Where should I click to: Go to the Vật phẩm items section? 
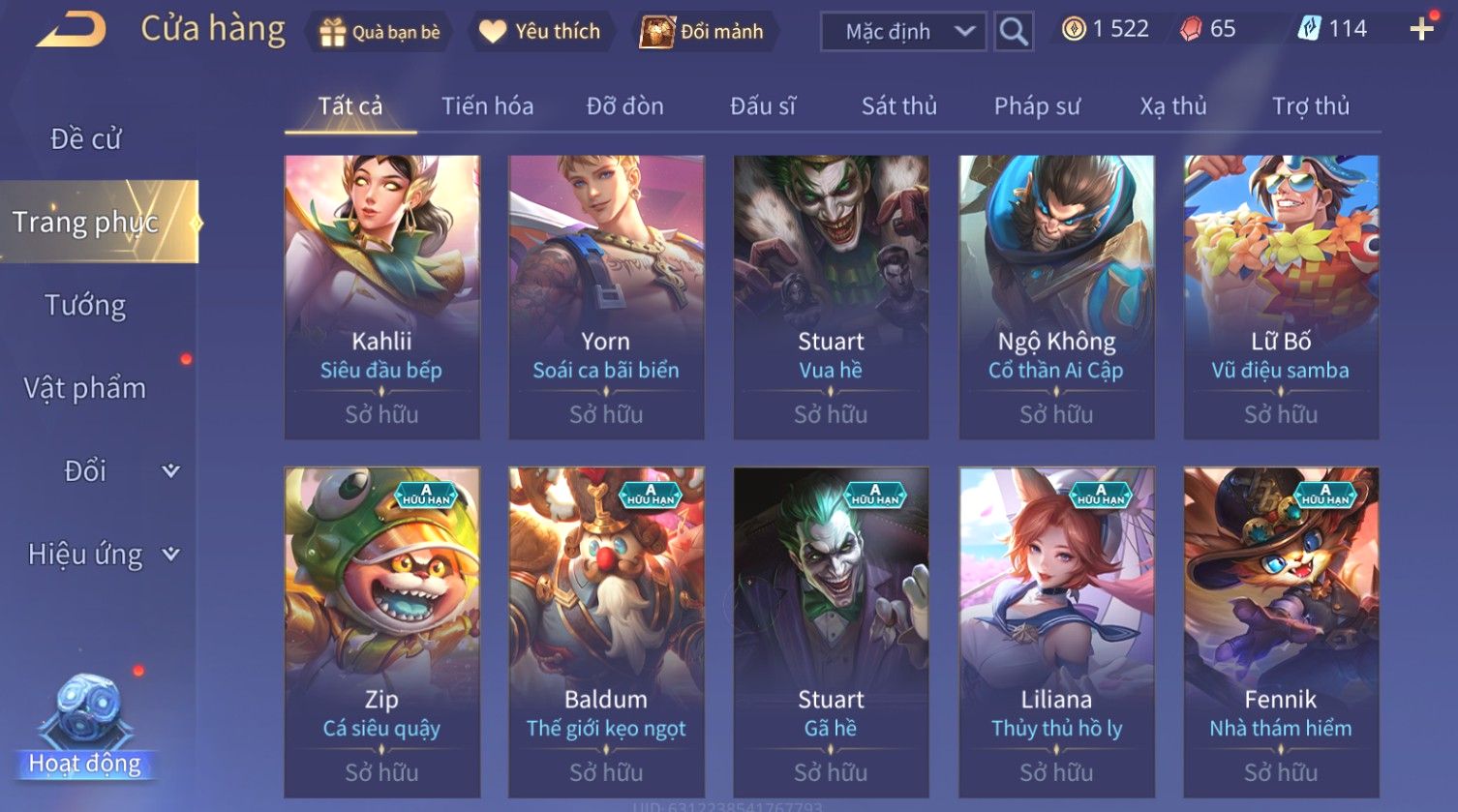[x=85, y=388]
